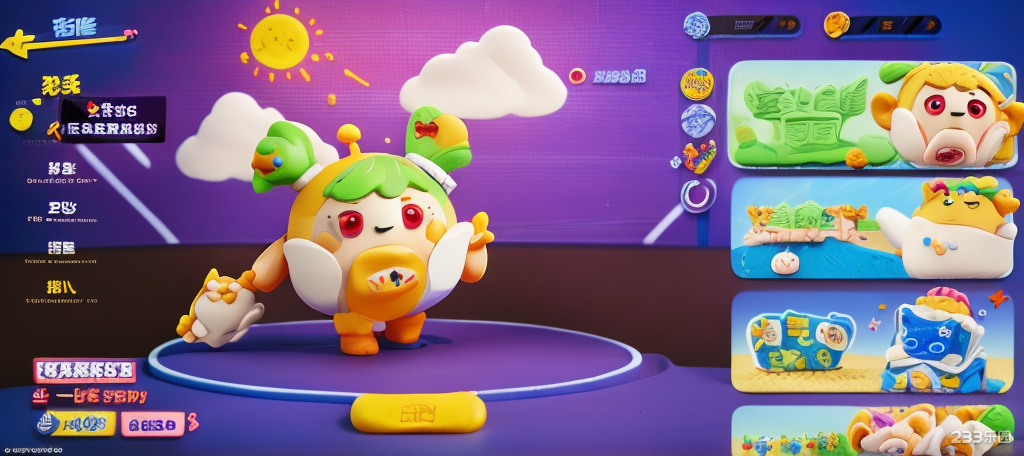Select the pale blue swirl tab icon
Image resolution: width=1024 pixels, height=456 pixels.
point(697,120)
